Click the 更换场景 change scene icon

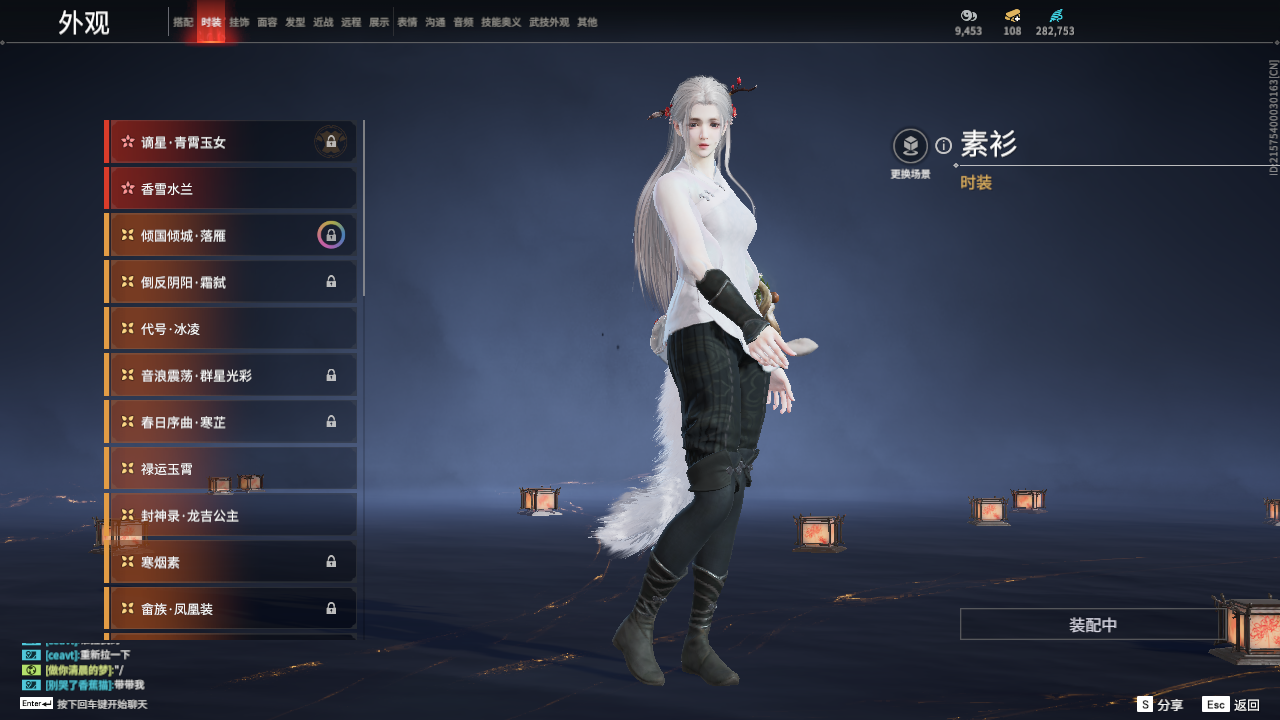[910, 148]
